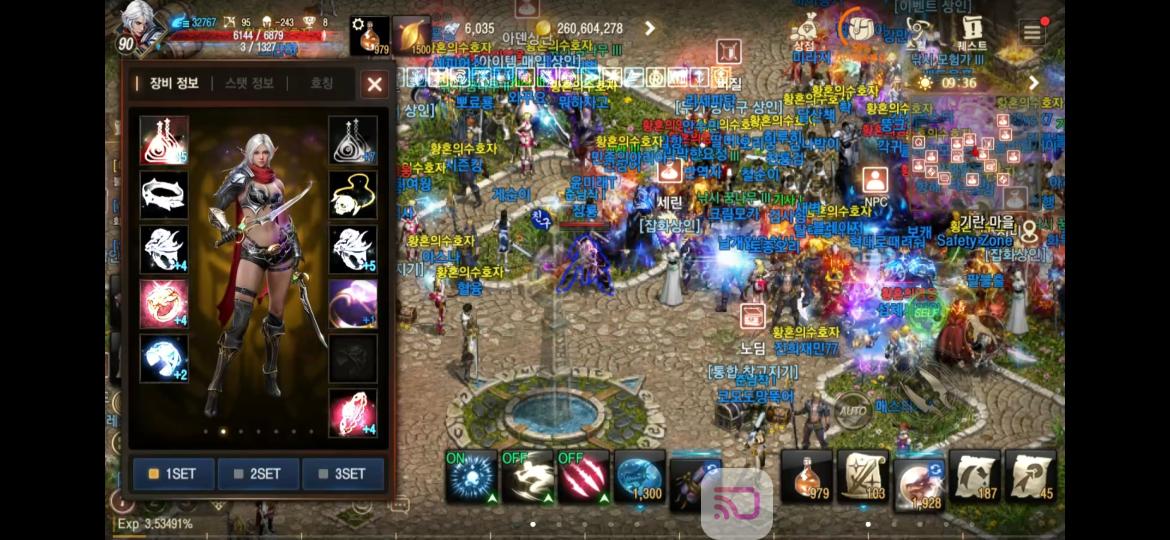Image resolution: width=1170 pixels, height=540 pixels.
Task: Select the pink chain bracelet slot
Action: [353, 413]
